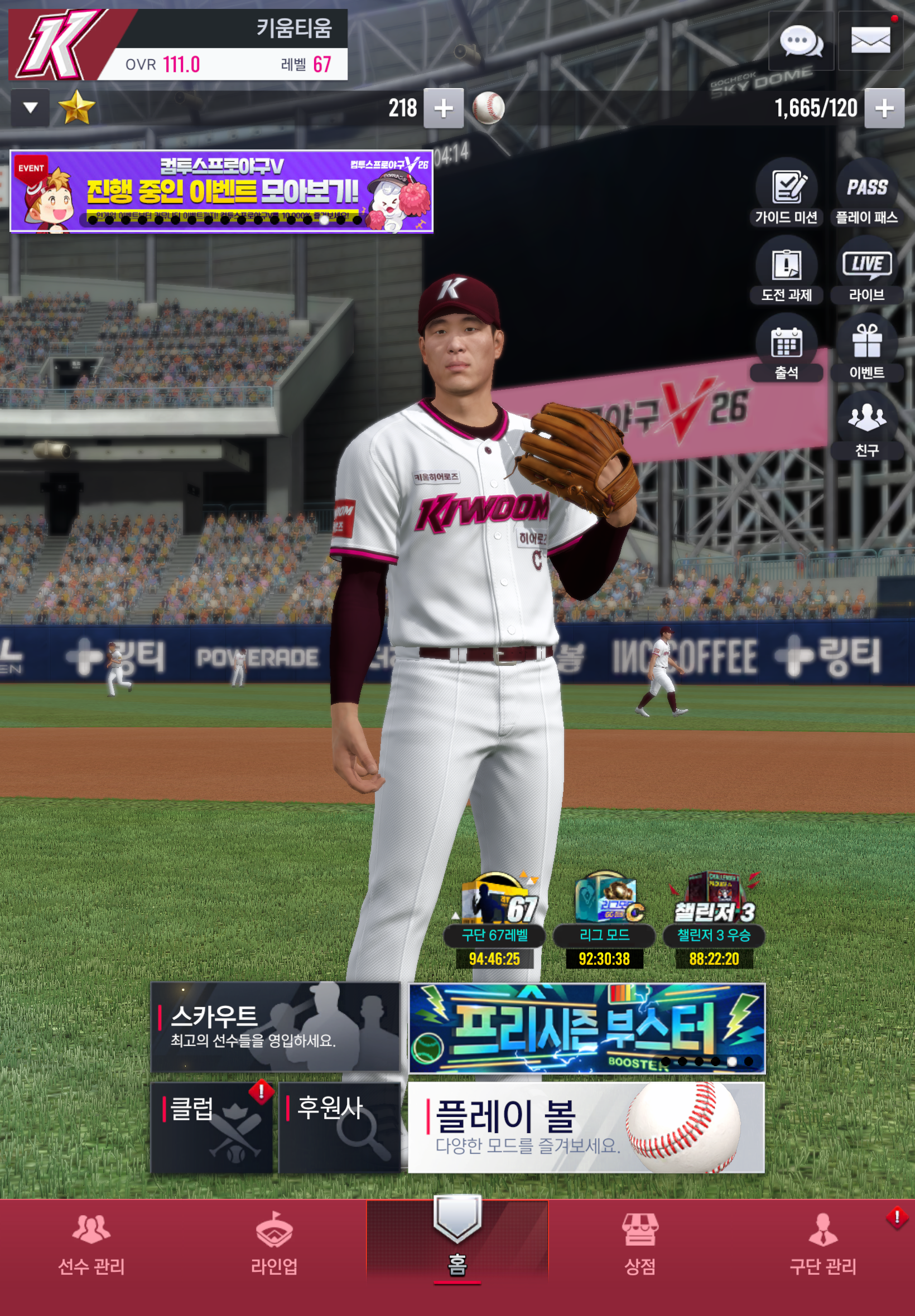Open the 라이브 LIVE menu
915x1316 pixels.
866,270
